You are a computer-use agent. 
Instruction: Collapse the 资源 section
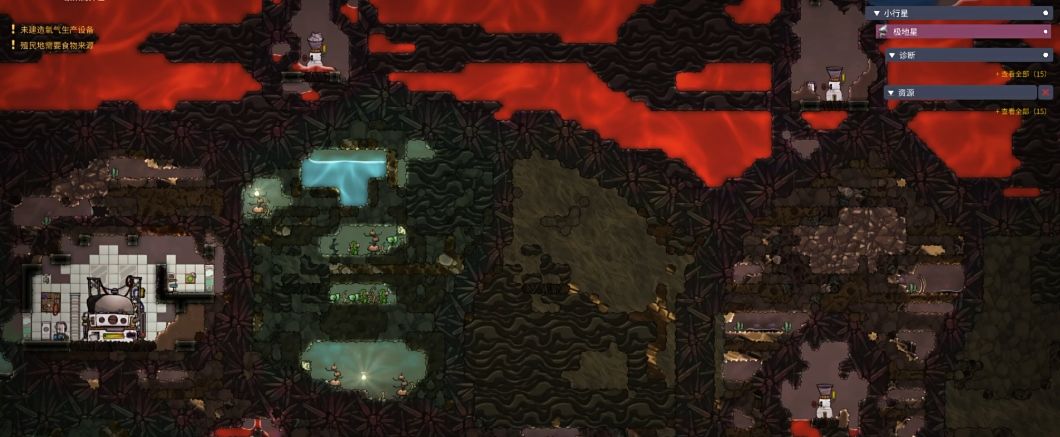pos(892,92)
